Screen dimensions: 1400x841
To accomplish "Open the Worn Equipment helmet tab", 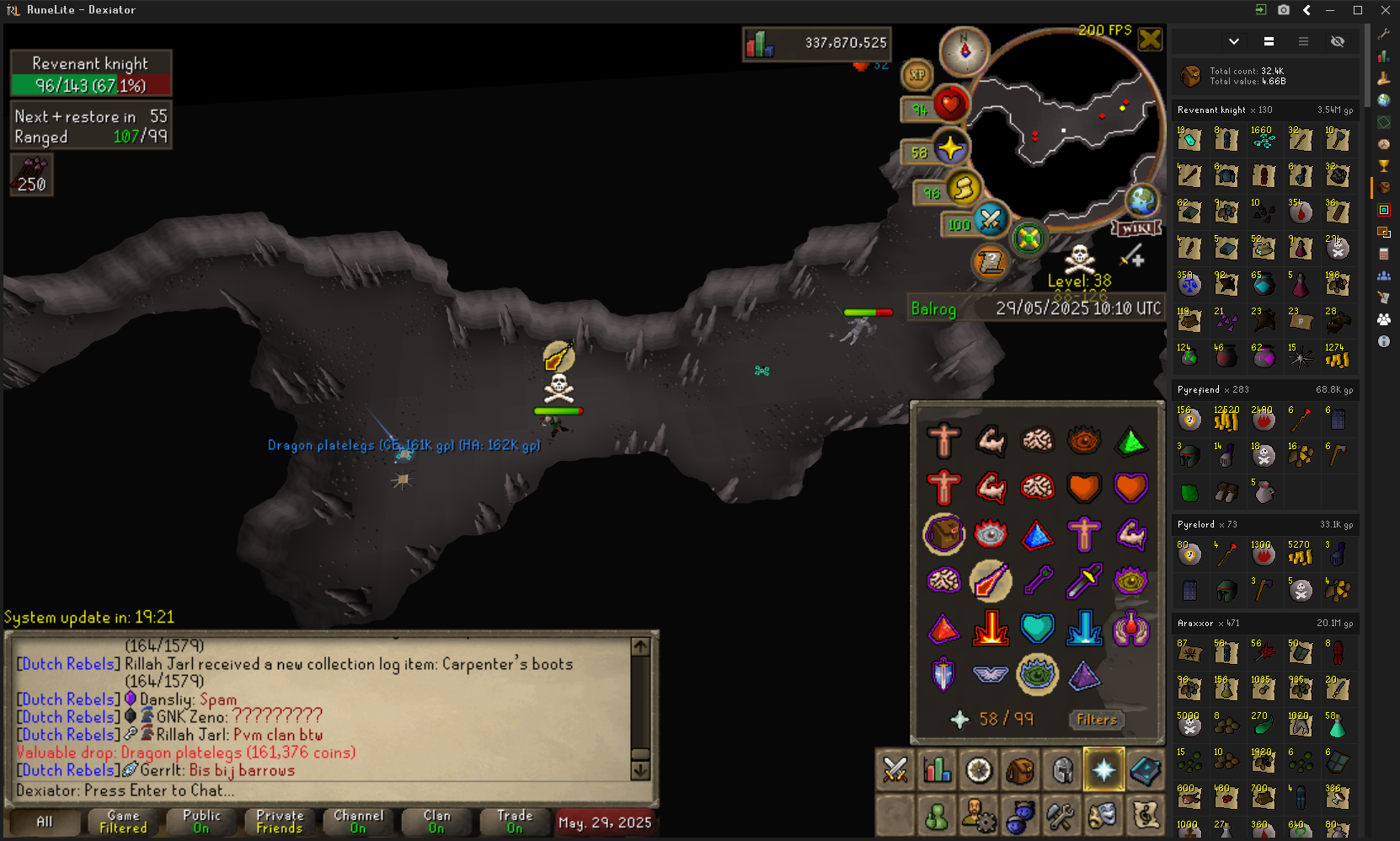I will (1062, 770).
